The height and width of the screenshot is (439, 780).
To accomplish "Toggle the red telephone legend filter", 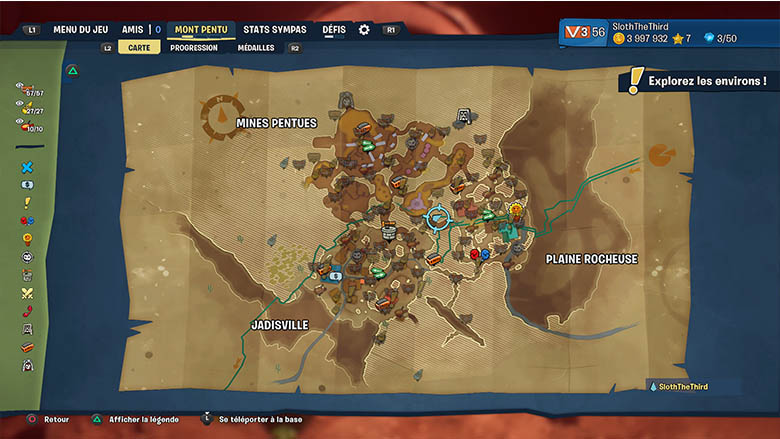I will pyautogui.click(x=28, y=311).
